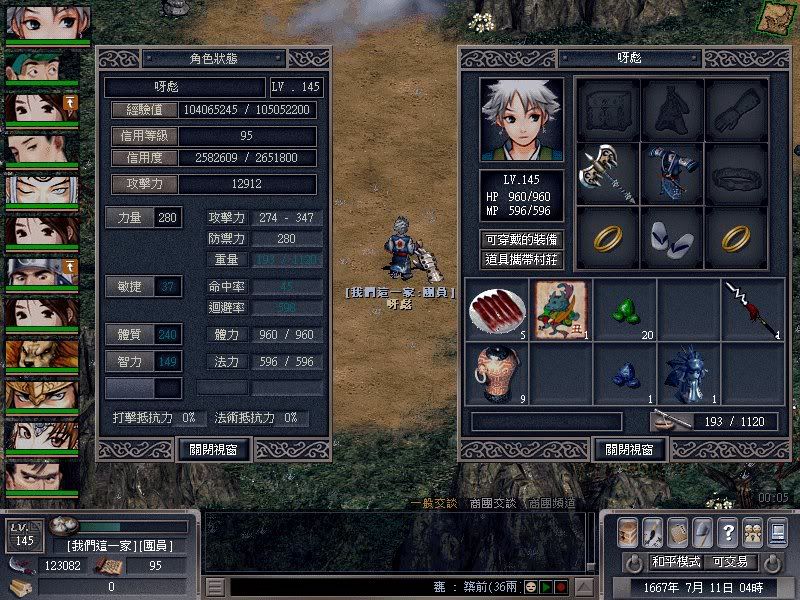
Task: Select the green herb stack
Action: tap(624, 309)
